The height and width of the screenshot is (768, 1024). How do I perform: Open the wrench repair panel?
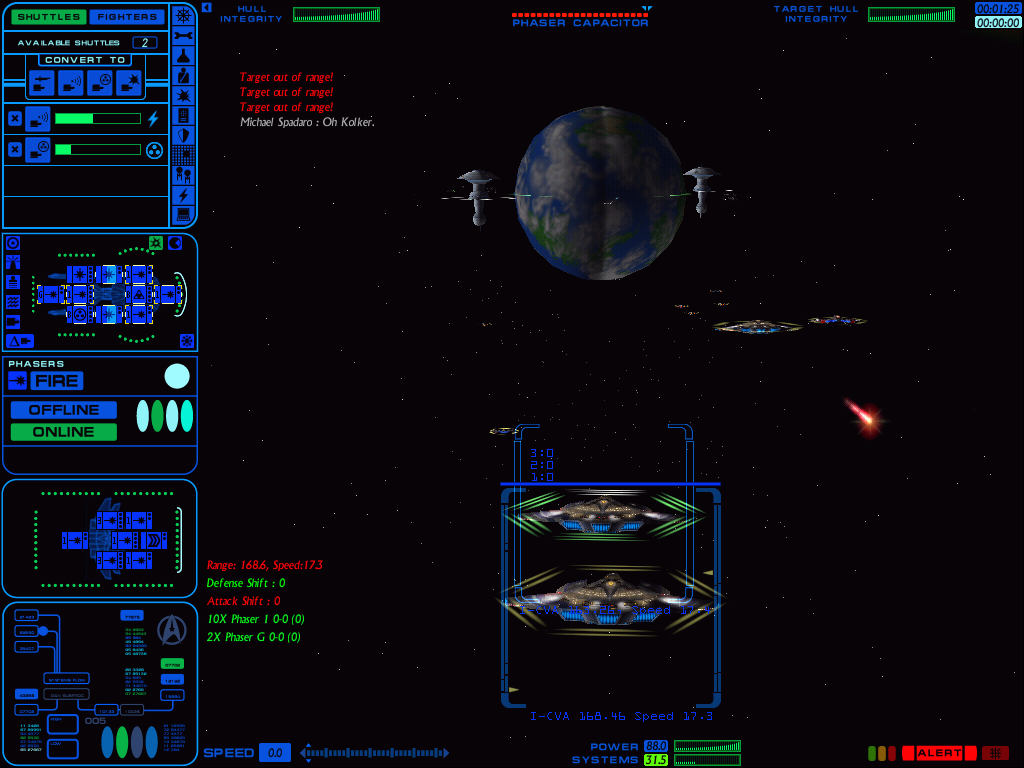[183, 35]
